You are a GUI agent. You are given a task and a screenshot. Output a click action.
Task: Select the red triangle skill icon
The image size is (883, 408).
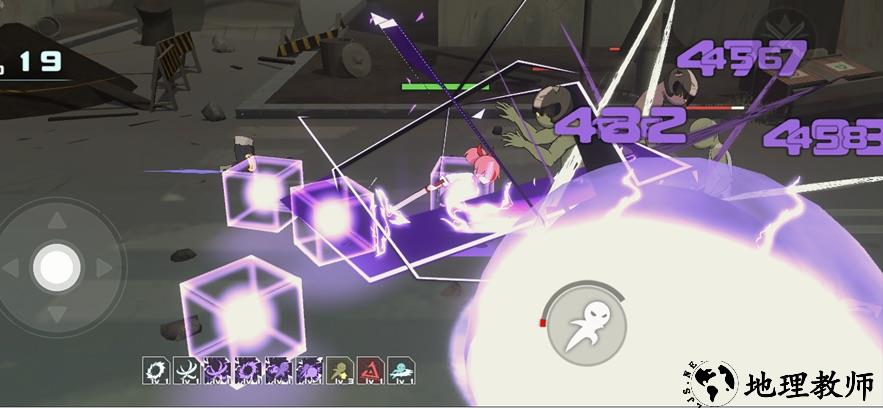coord(371,371)
